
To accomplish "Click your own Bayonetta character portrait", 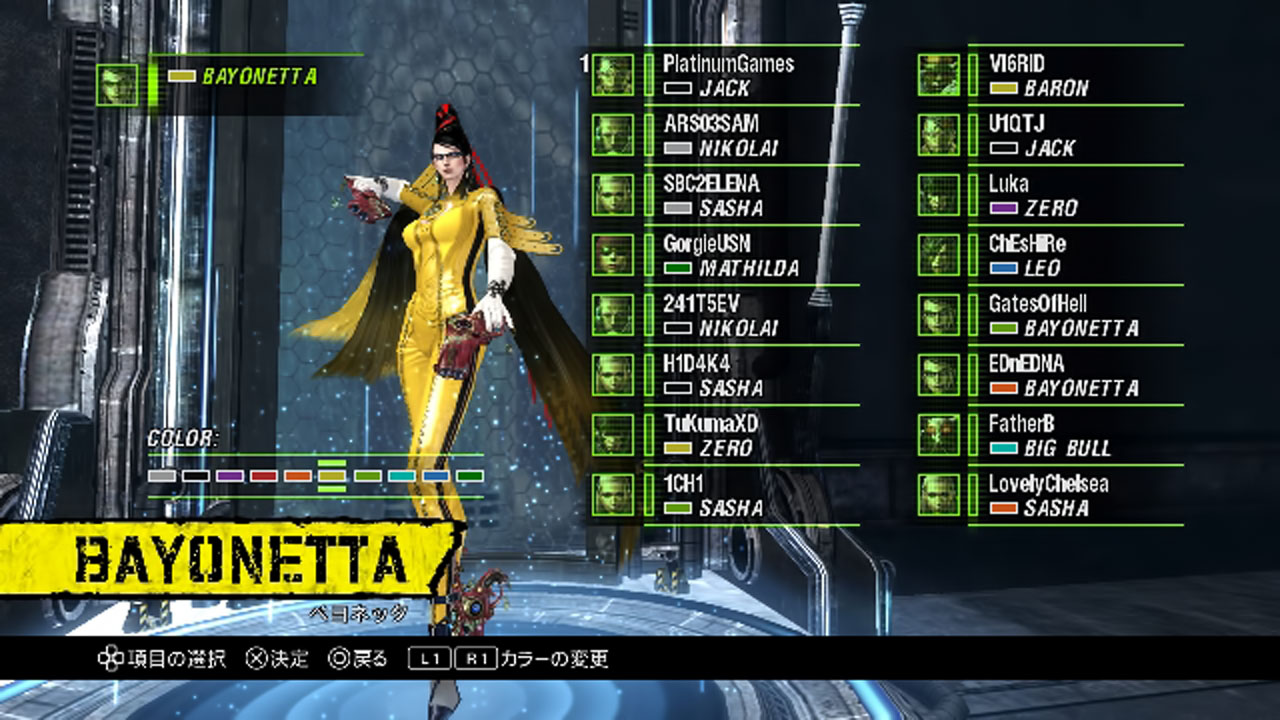I will tap(117, 85).
